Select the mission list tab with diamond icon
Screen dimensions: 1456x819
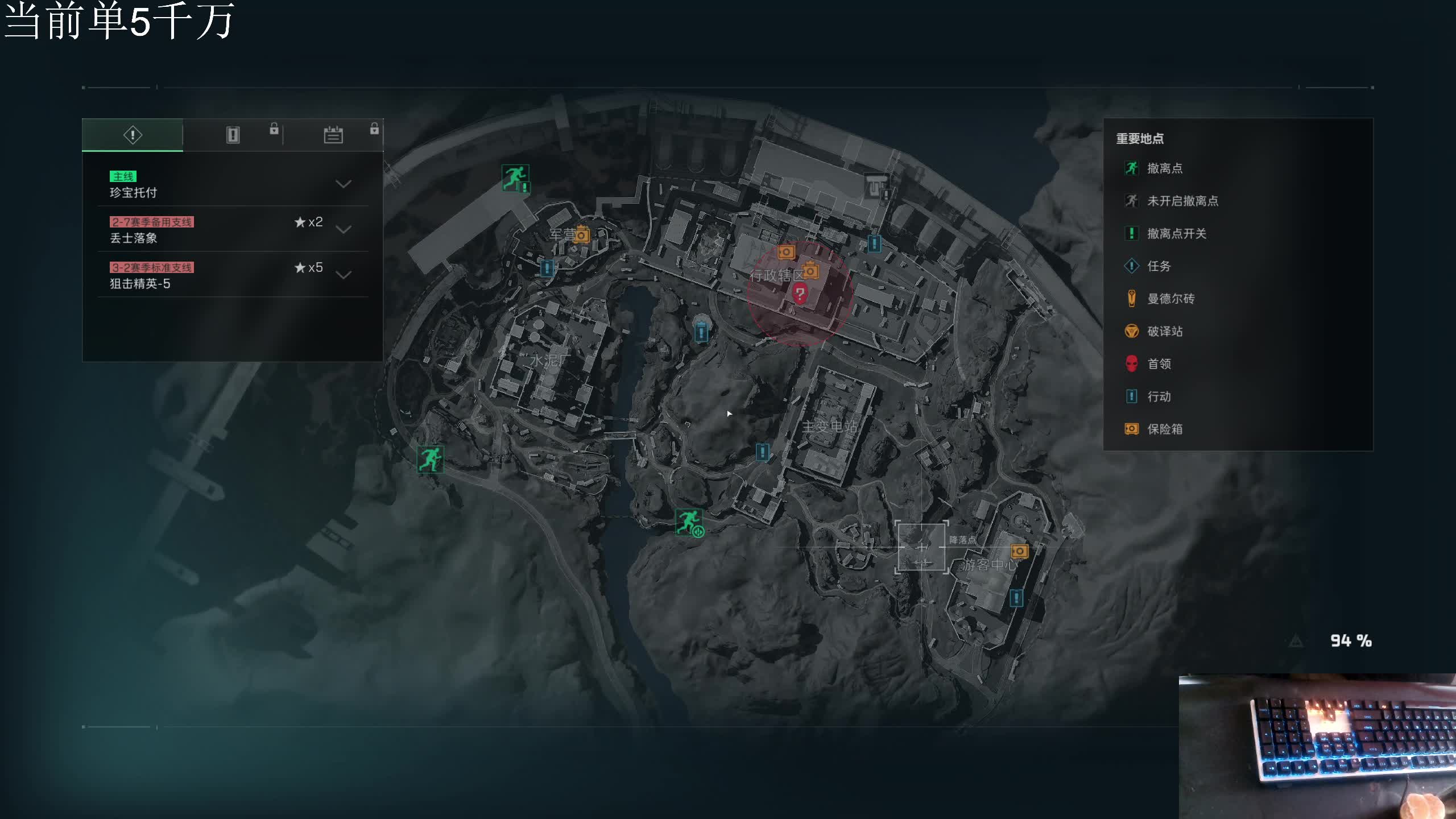[x=133, y=135]
